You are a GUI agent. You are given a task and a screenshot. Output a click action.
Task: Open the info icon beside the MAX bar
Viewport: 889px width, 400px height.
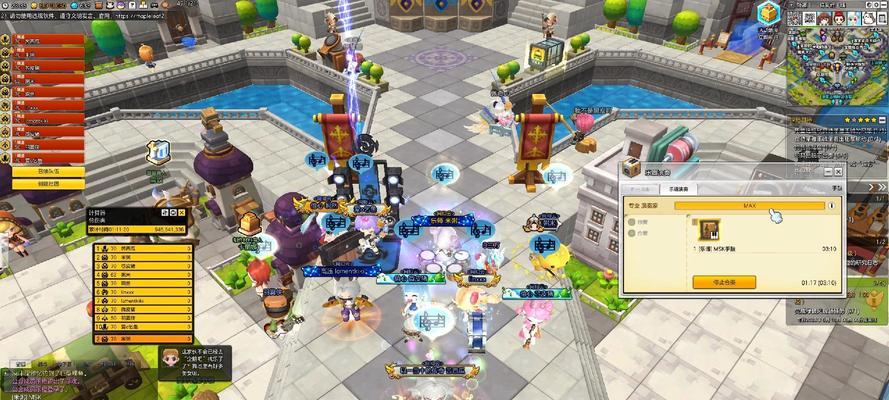pos(832,205)
